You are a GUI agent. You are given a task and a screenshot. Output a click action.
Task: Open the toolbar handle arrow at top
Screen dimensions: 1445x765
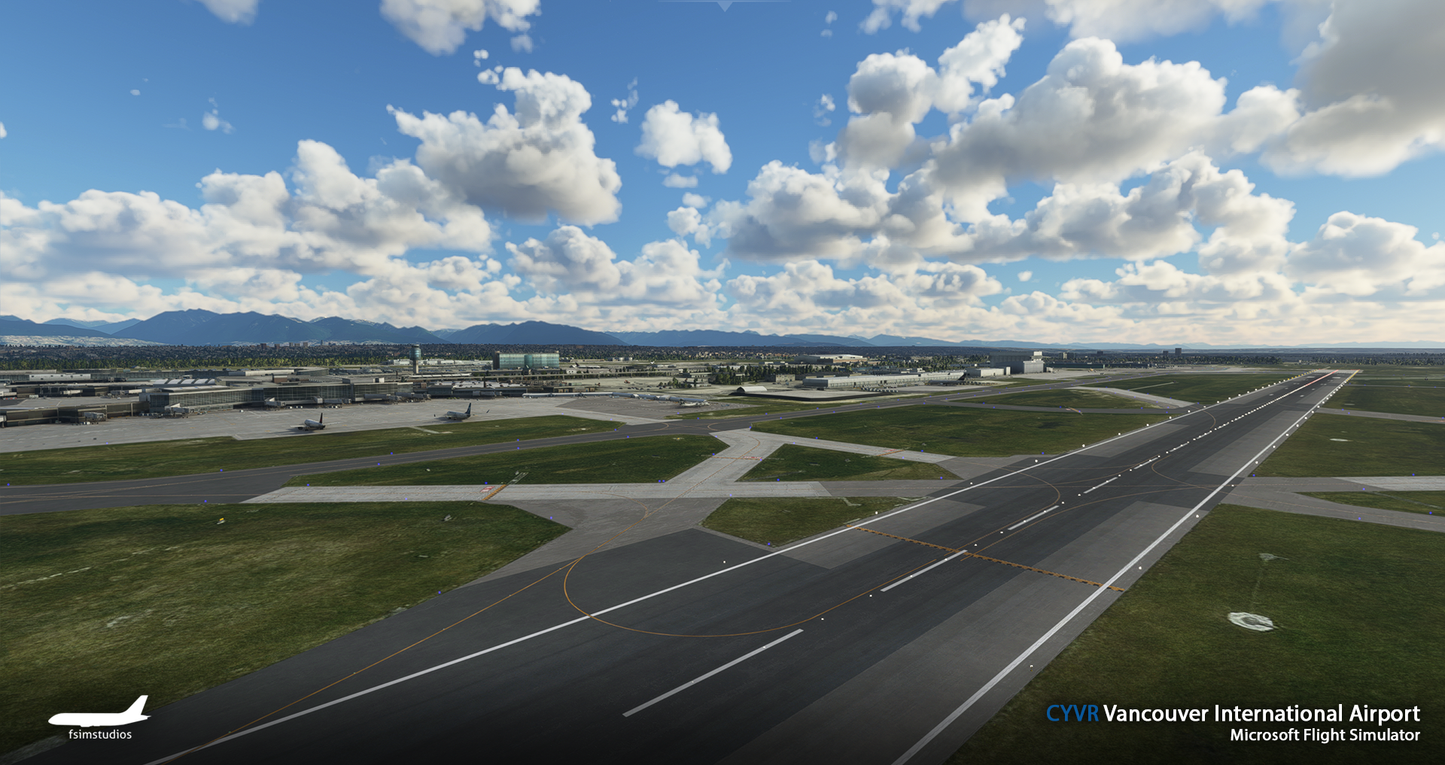[723, 5]
